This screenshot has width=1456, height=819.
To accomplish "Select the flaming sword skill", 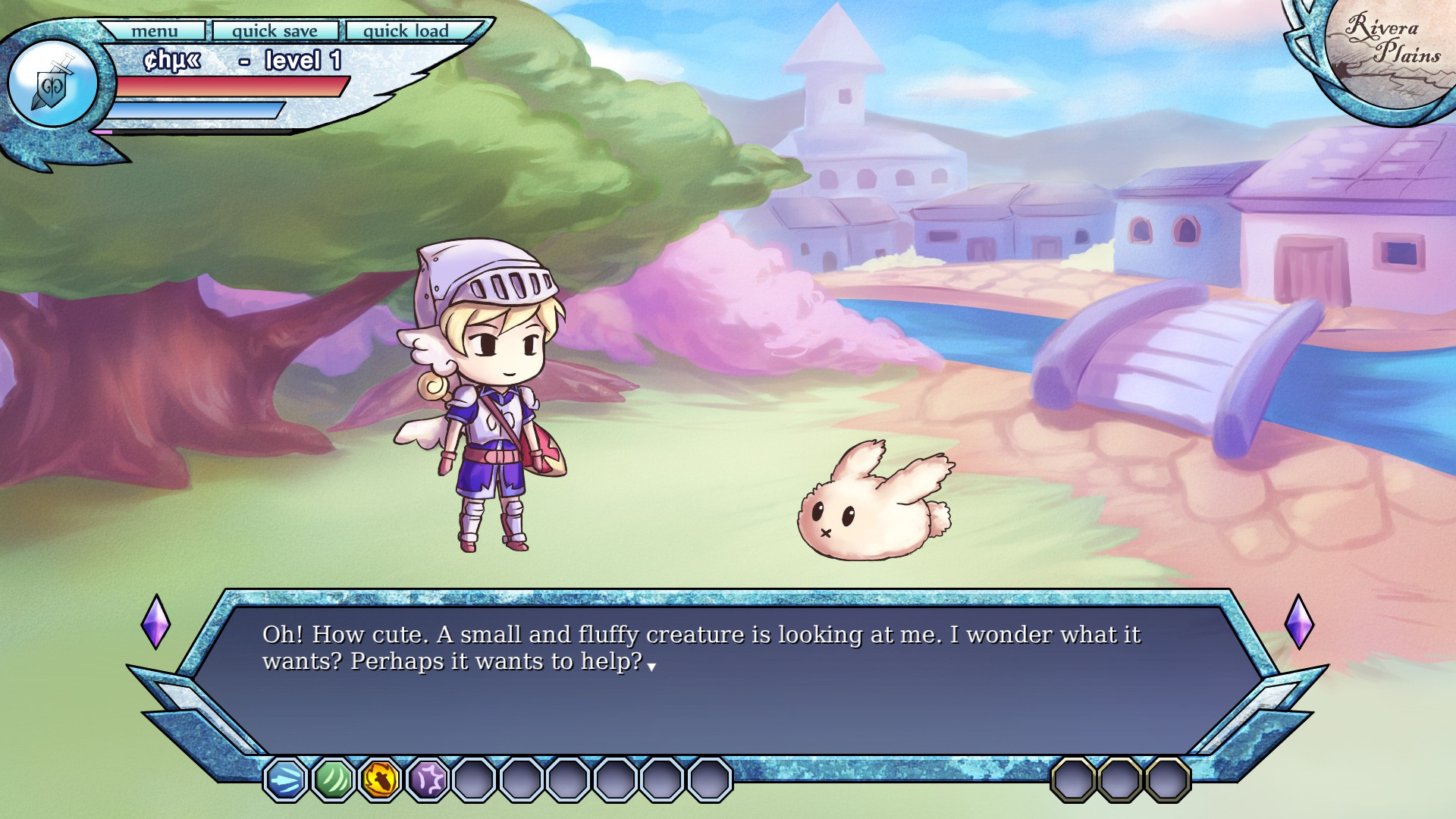I will (380, 779).
